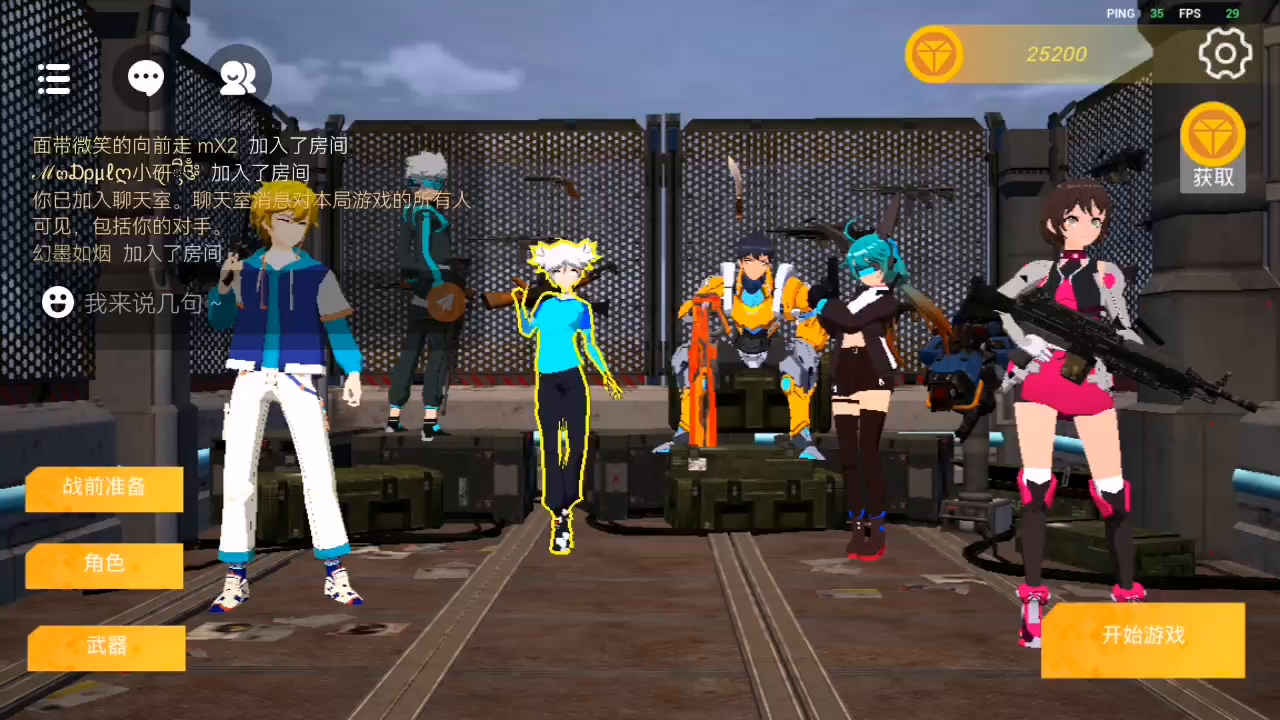Open the hamburger list menu
Screen dimensions: 1280x720
tap(54, 78)
